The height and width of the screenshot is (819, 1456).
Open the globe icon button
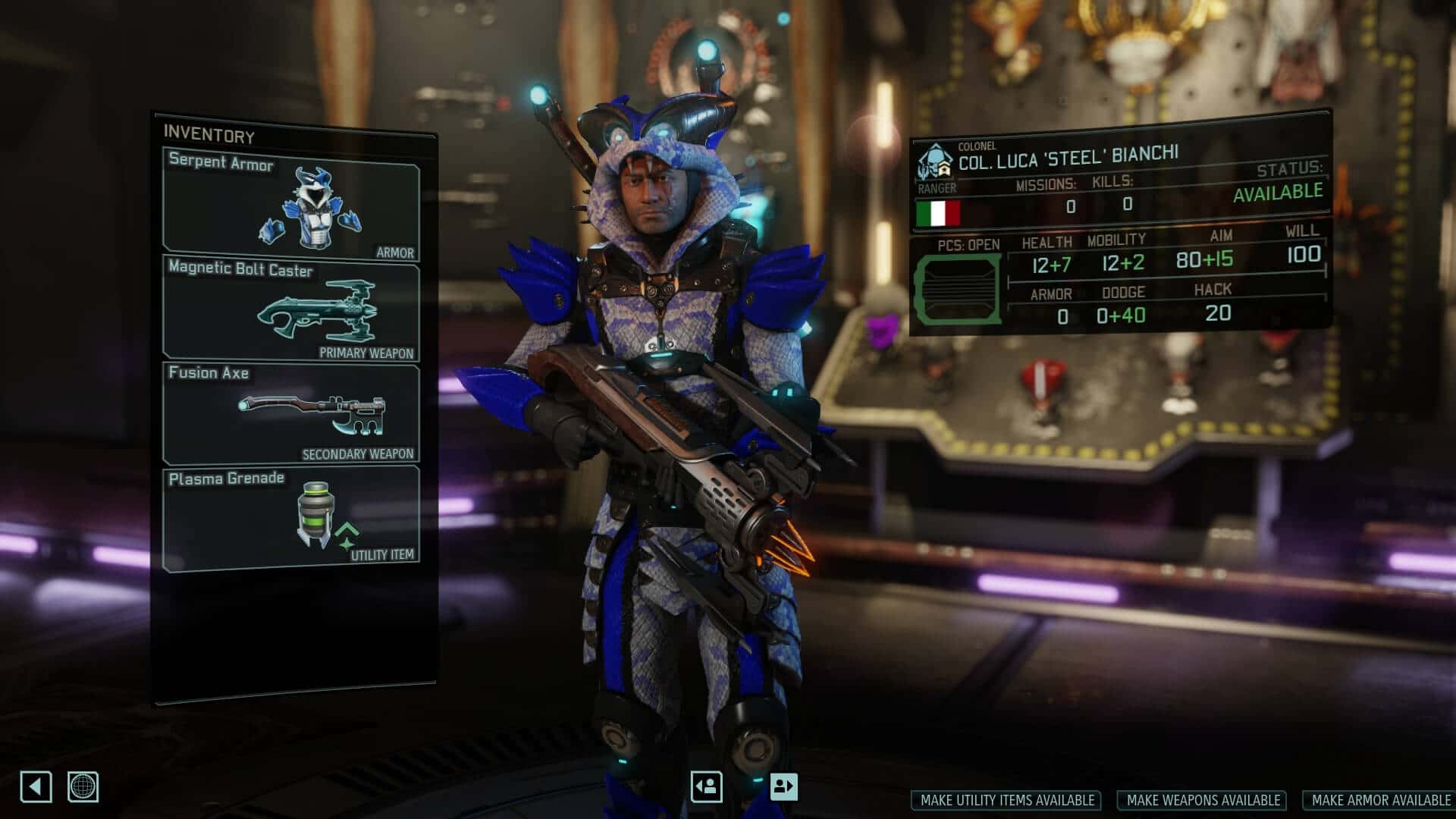83,787
